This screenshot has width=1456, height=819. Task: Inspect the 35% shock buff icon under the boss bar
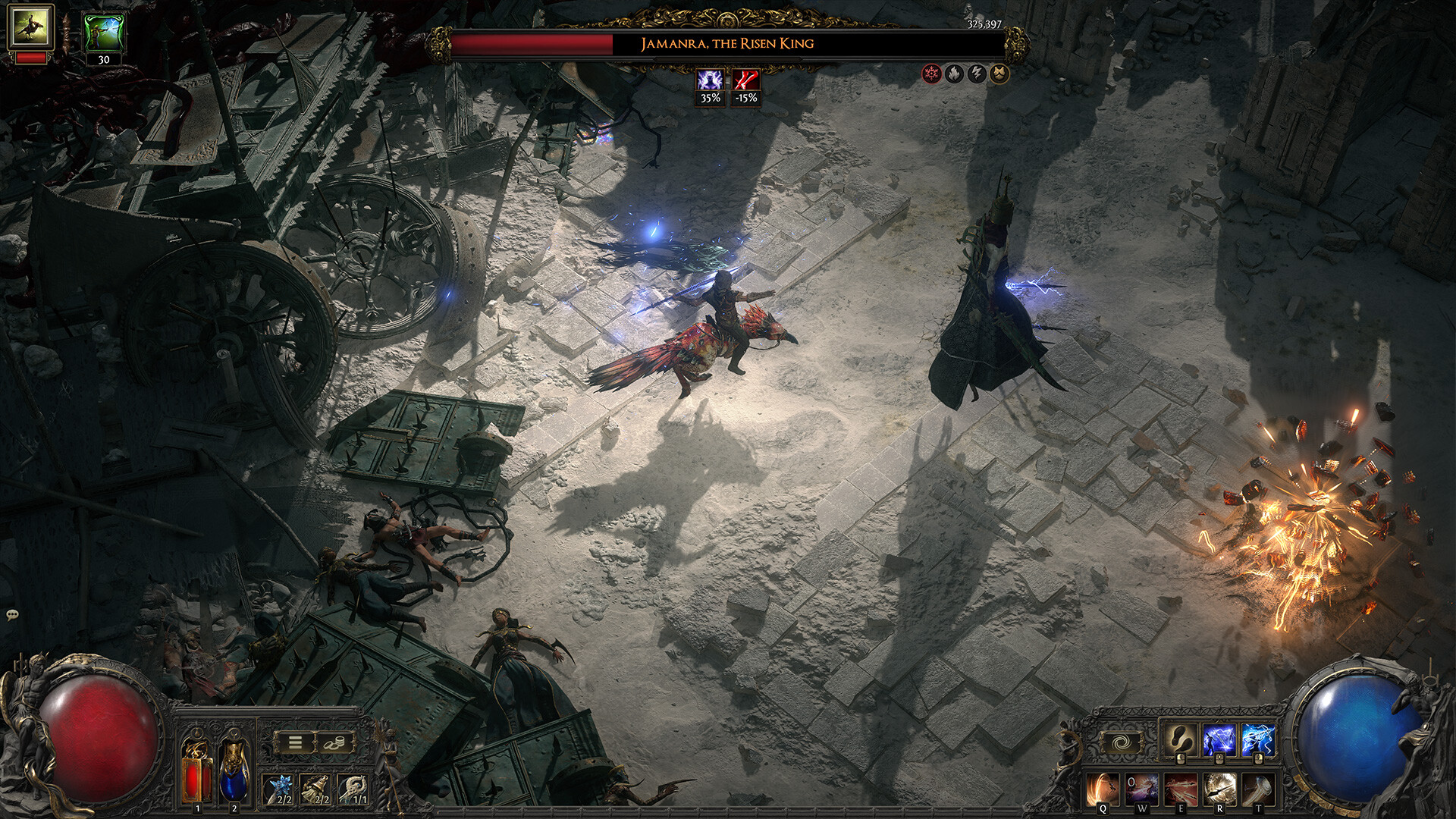pos(709,79)
